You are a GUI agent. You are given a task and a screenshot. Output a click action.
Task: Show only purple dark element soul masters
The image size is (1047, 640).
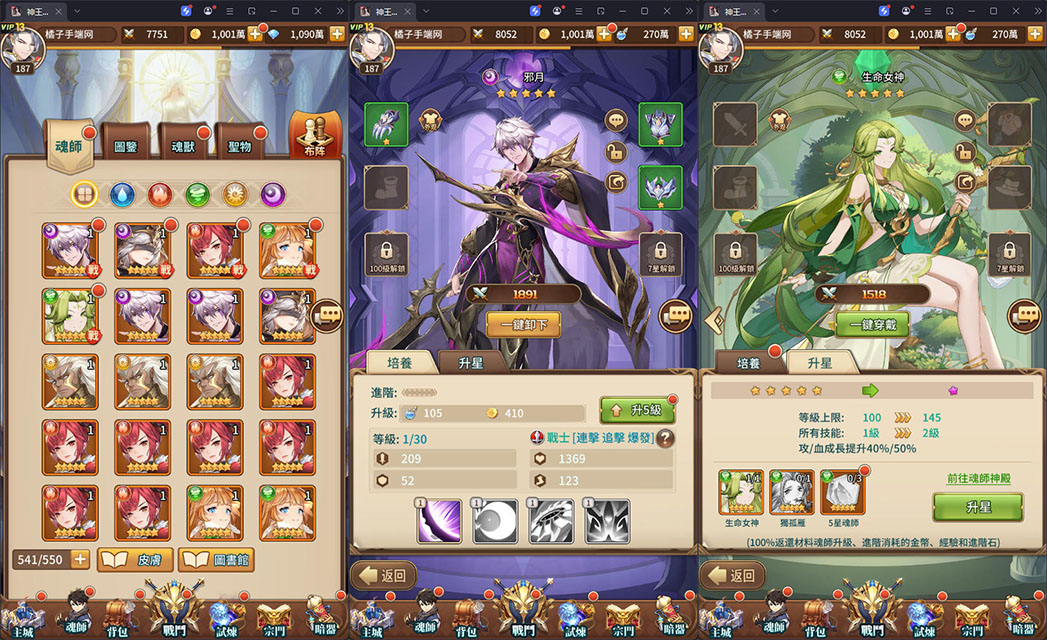(273, 193)
